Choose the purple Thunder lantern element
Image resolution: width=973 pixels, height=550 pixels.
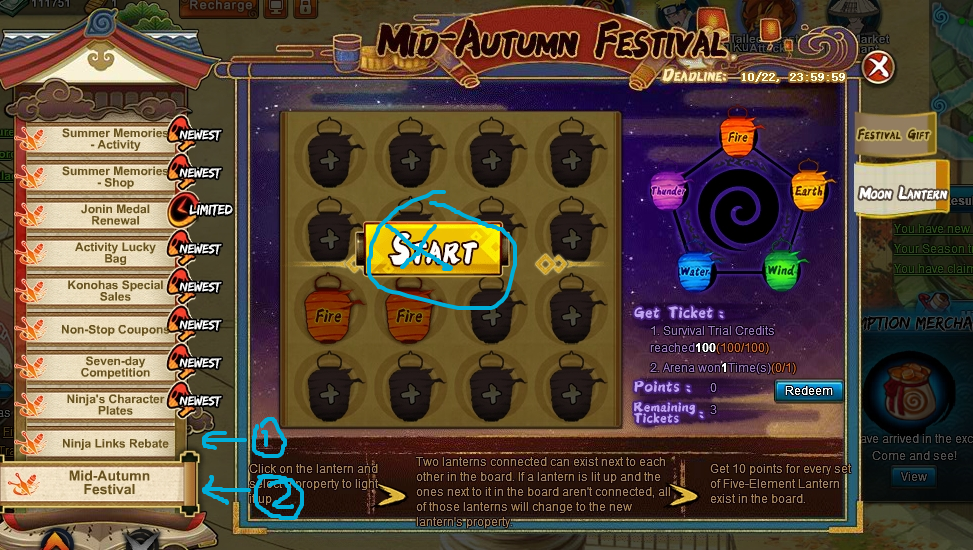point(667,191)
